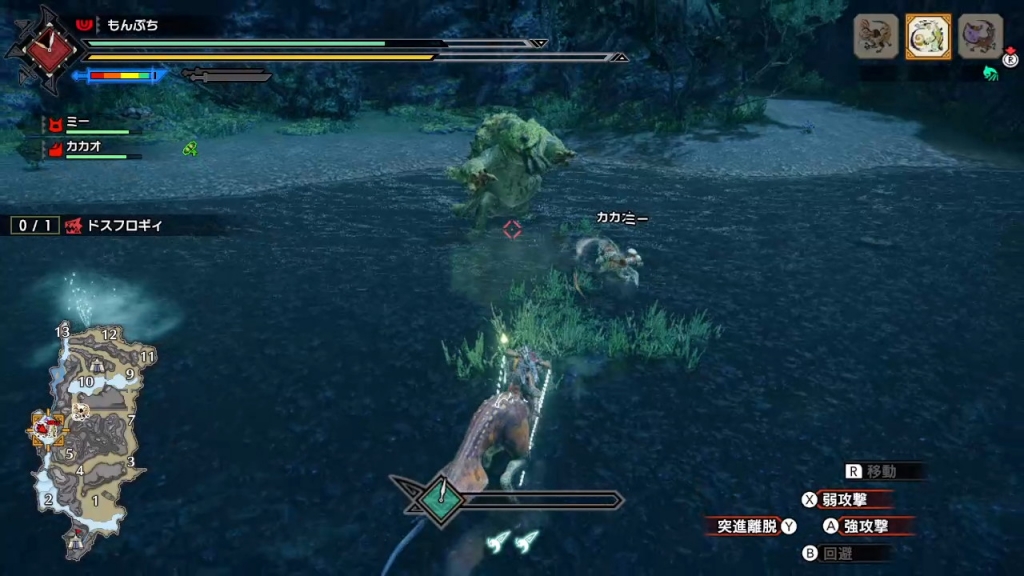This screenshot has width=1024, height=576.
Task: Click area number 12 on the minimap
Action: (x=110, y=335)
